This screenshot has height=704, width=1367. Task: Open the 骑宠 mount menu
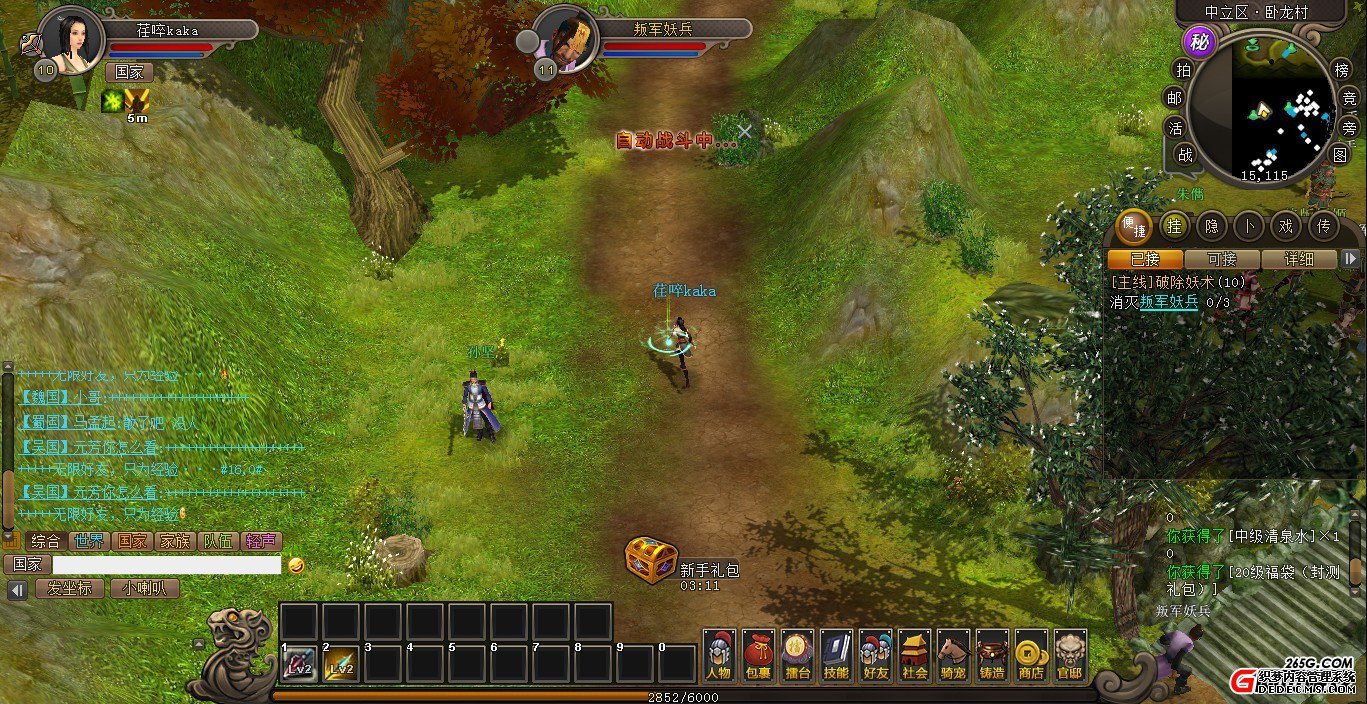tap(953, 656)
